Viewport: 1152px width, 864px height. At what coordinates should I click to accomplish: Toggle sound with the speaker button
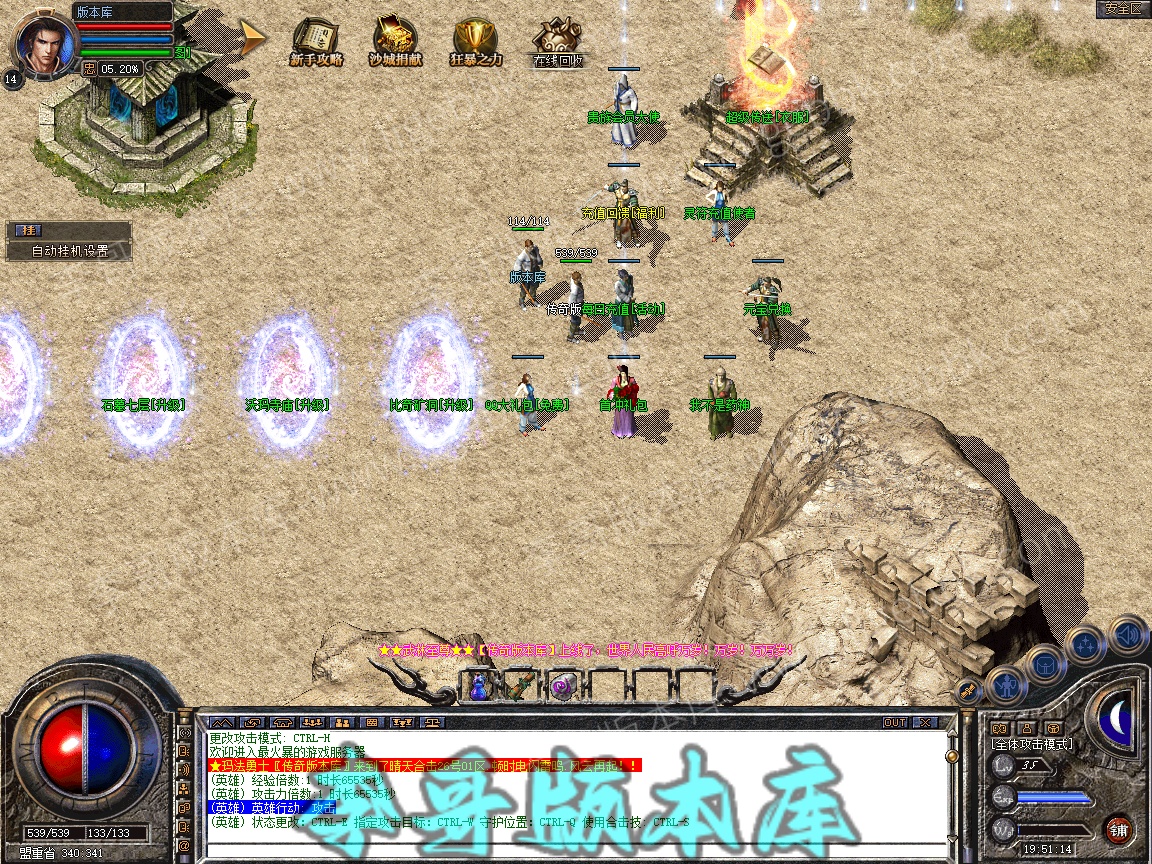[1127, 634]
